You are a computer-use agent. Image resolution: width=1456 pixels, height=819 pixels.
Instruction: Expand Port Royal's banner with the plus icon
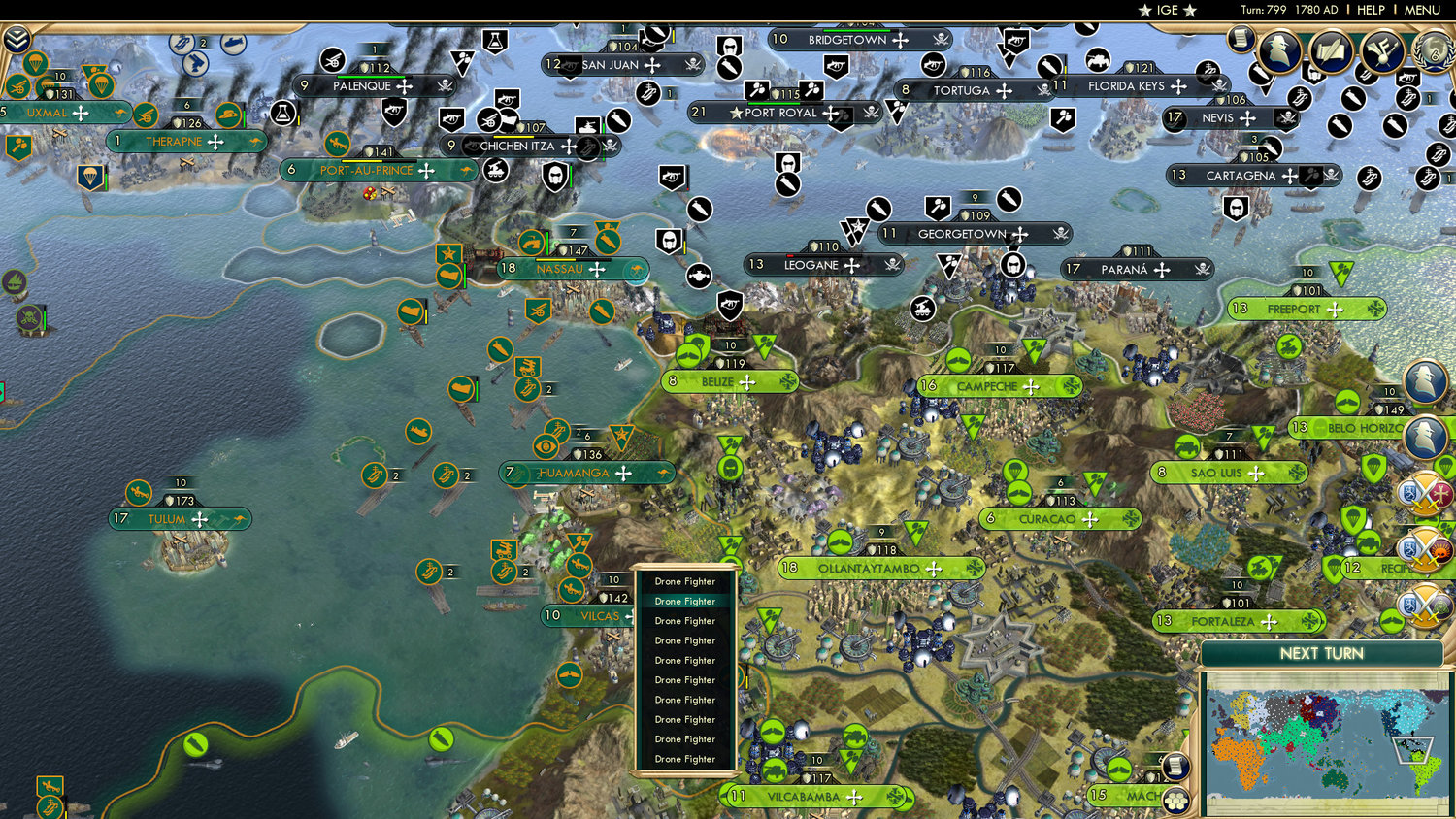pos(830,113)
